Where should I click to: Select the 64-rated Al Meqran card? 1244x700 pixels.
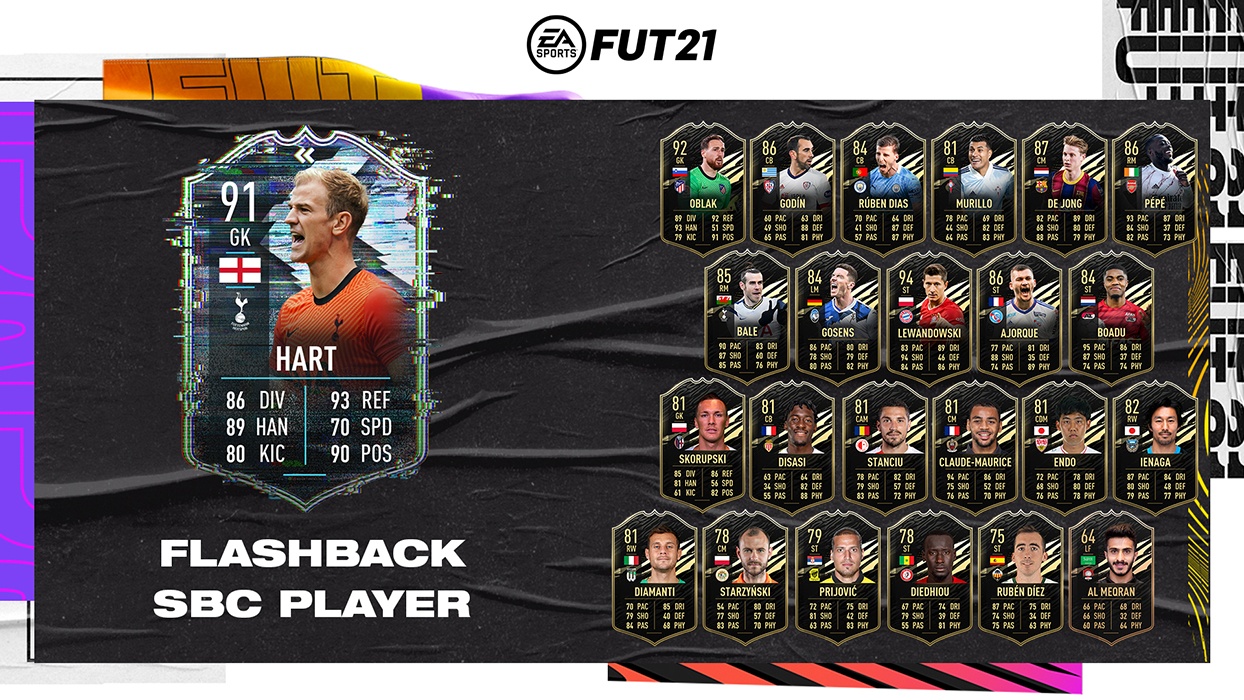[1109, 577]
